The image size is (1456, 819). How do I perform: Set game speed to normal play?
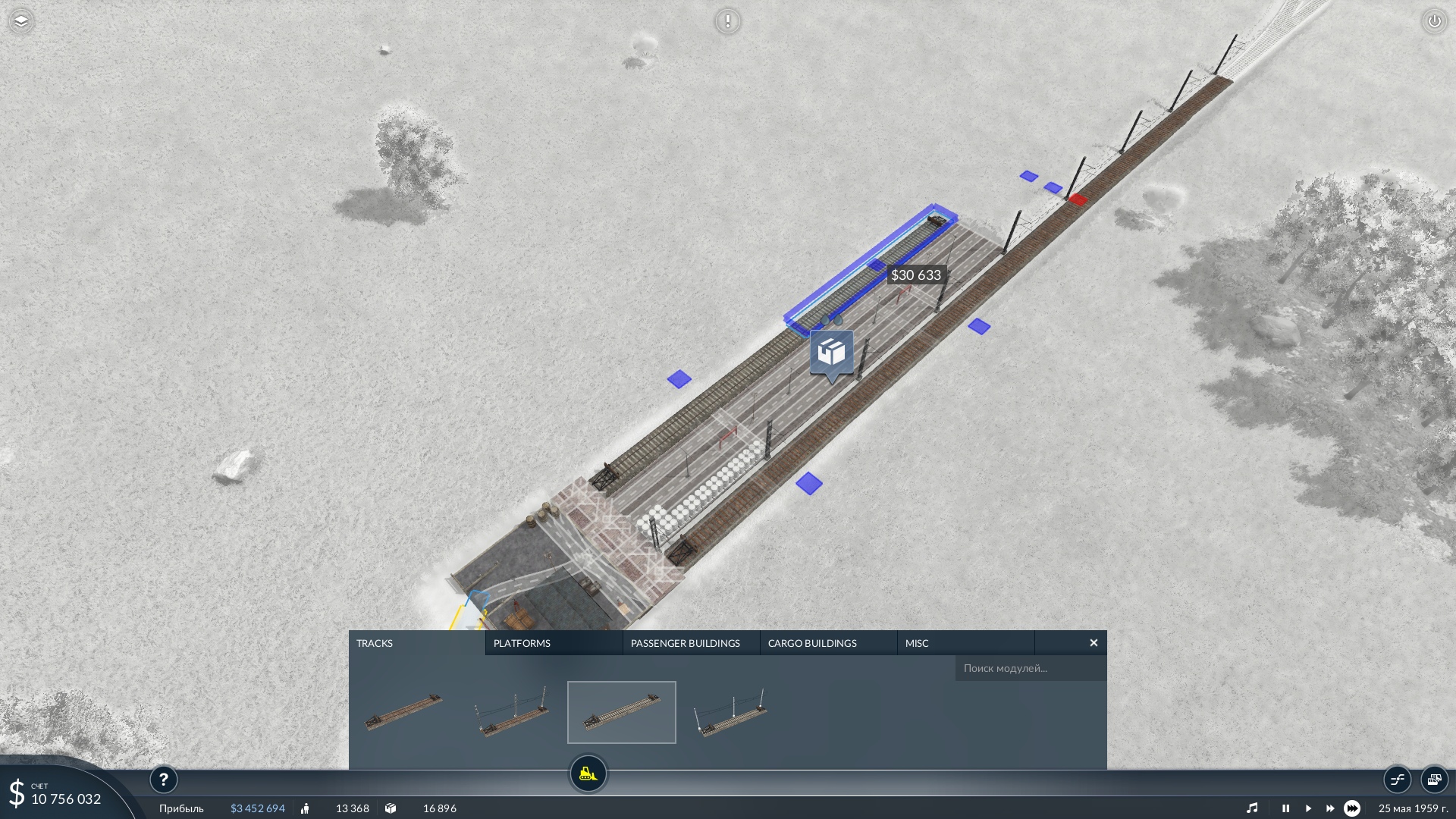coord(1308,808)
